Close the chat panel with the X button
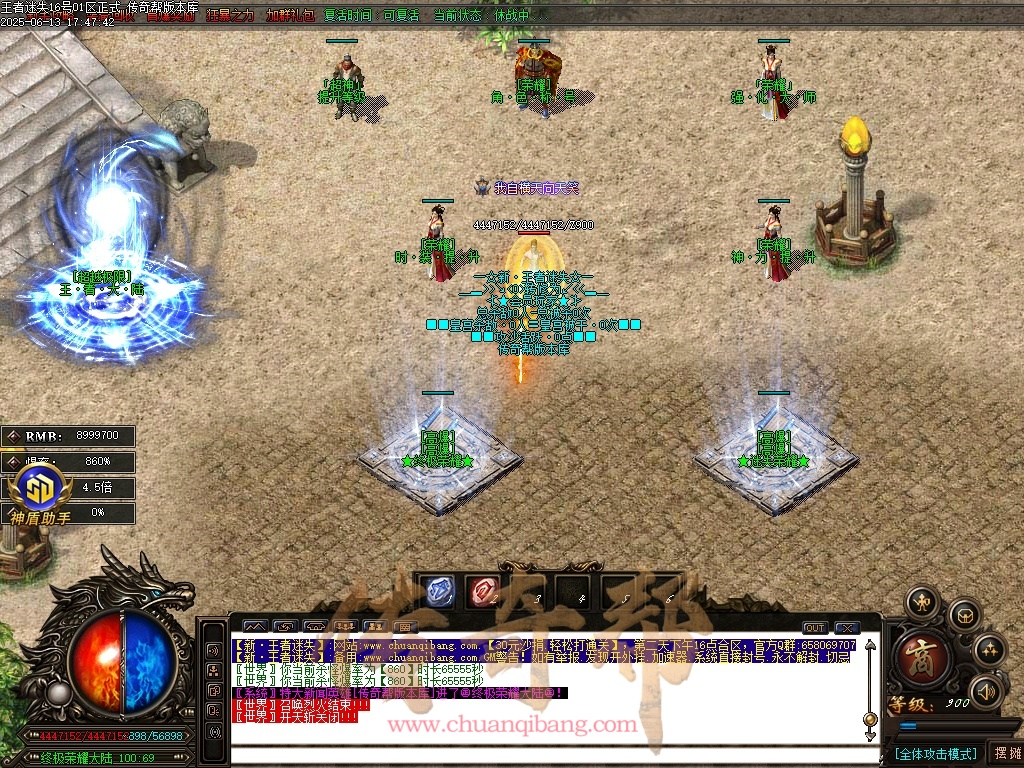1024x768 pixels. (847, 628)
